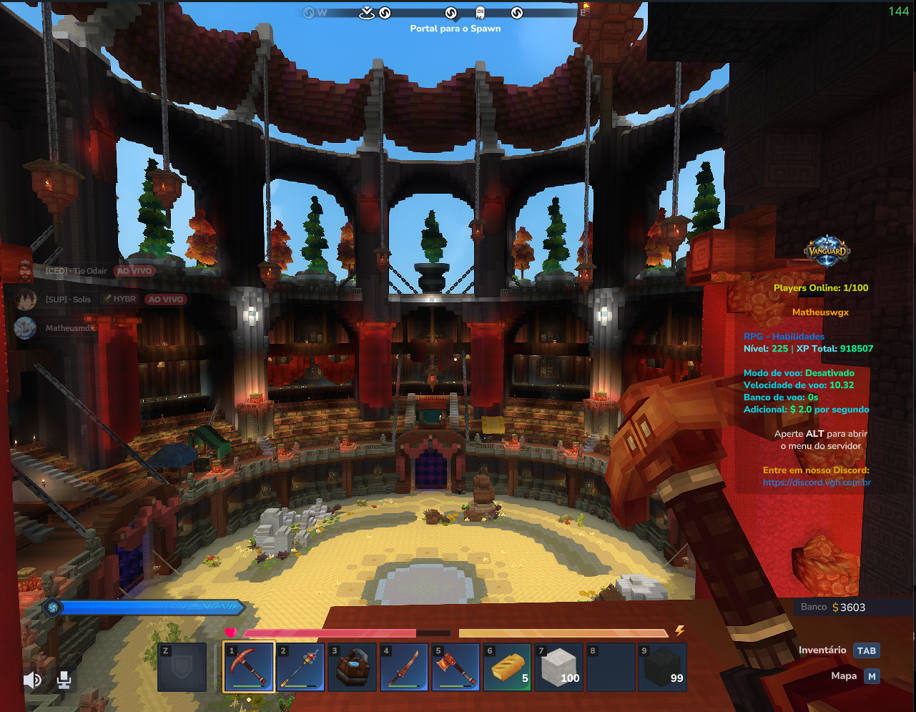
Task: Open the Discord link discord.vgh.com.br
Action: pyautogui.click(x=816, y=482)
